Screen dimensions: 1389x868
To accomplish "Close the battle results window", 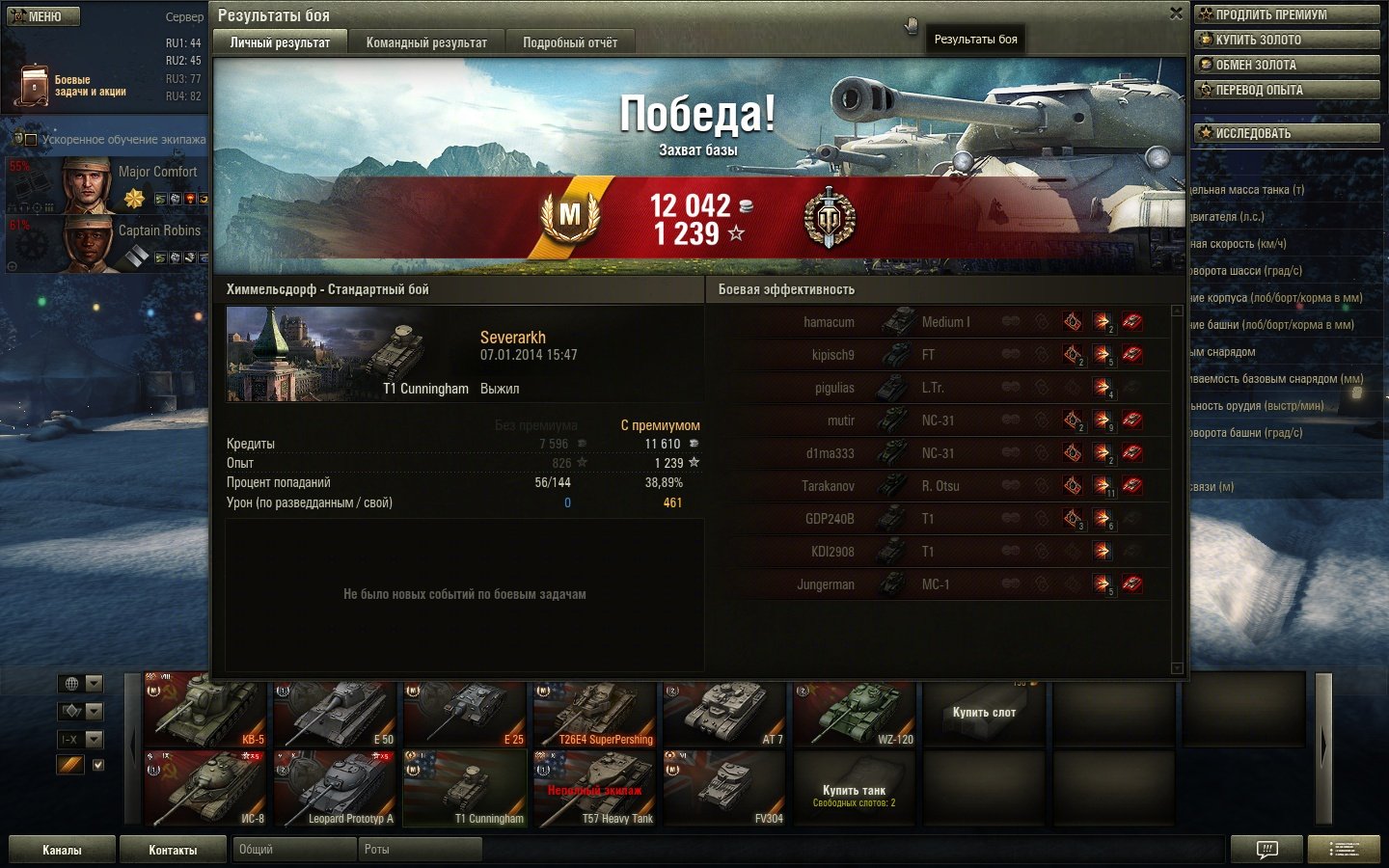I will pos(1176,14).
